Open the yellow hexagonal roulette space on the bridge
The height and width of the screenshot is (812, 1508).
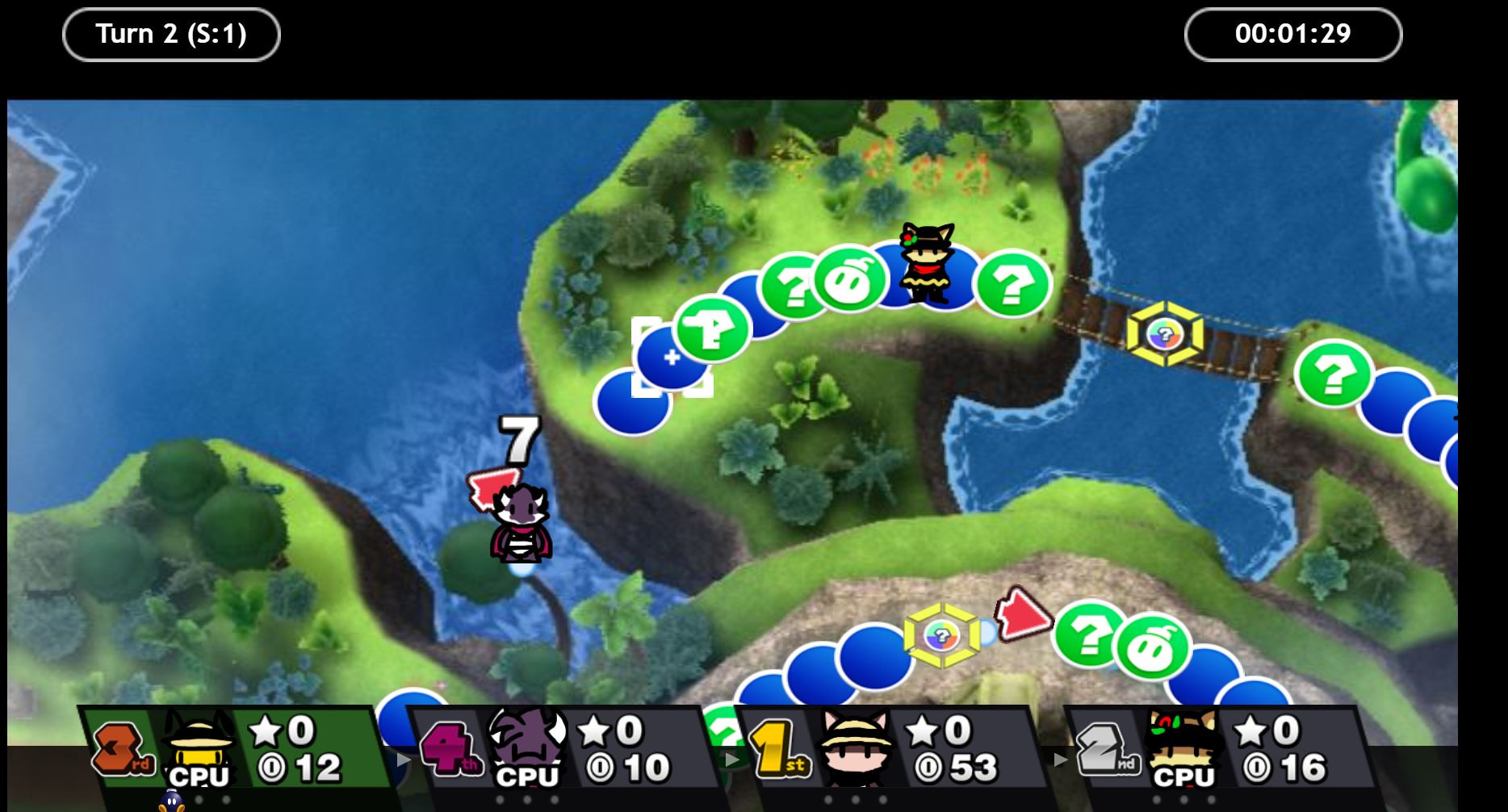click(x=1163, y=334)
